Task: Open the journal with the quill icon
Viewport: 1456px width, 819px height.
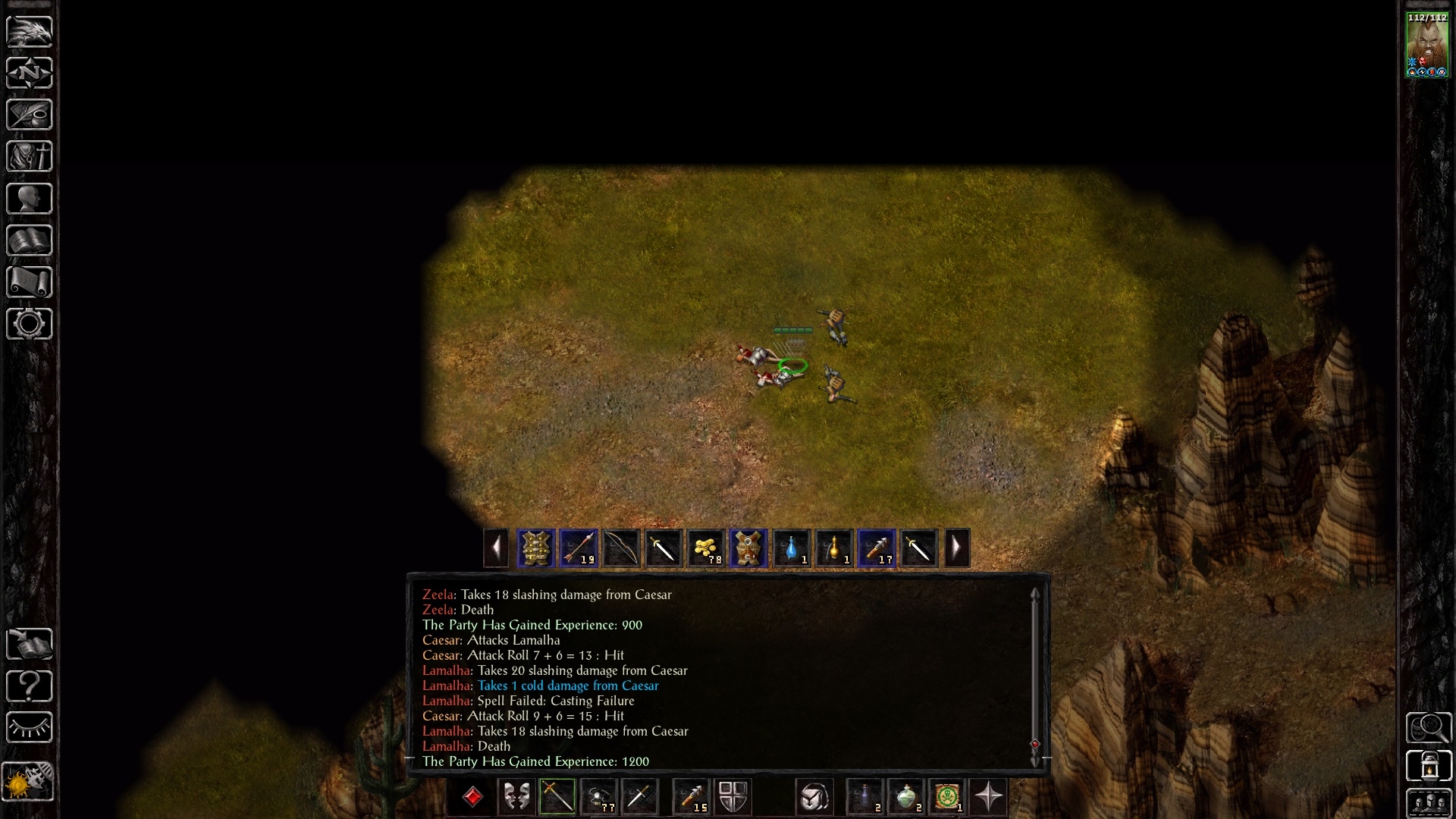Action: [x=30, y=115]
